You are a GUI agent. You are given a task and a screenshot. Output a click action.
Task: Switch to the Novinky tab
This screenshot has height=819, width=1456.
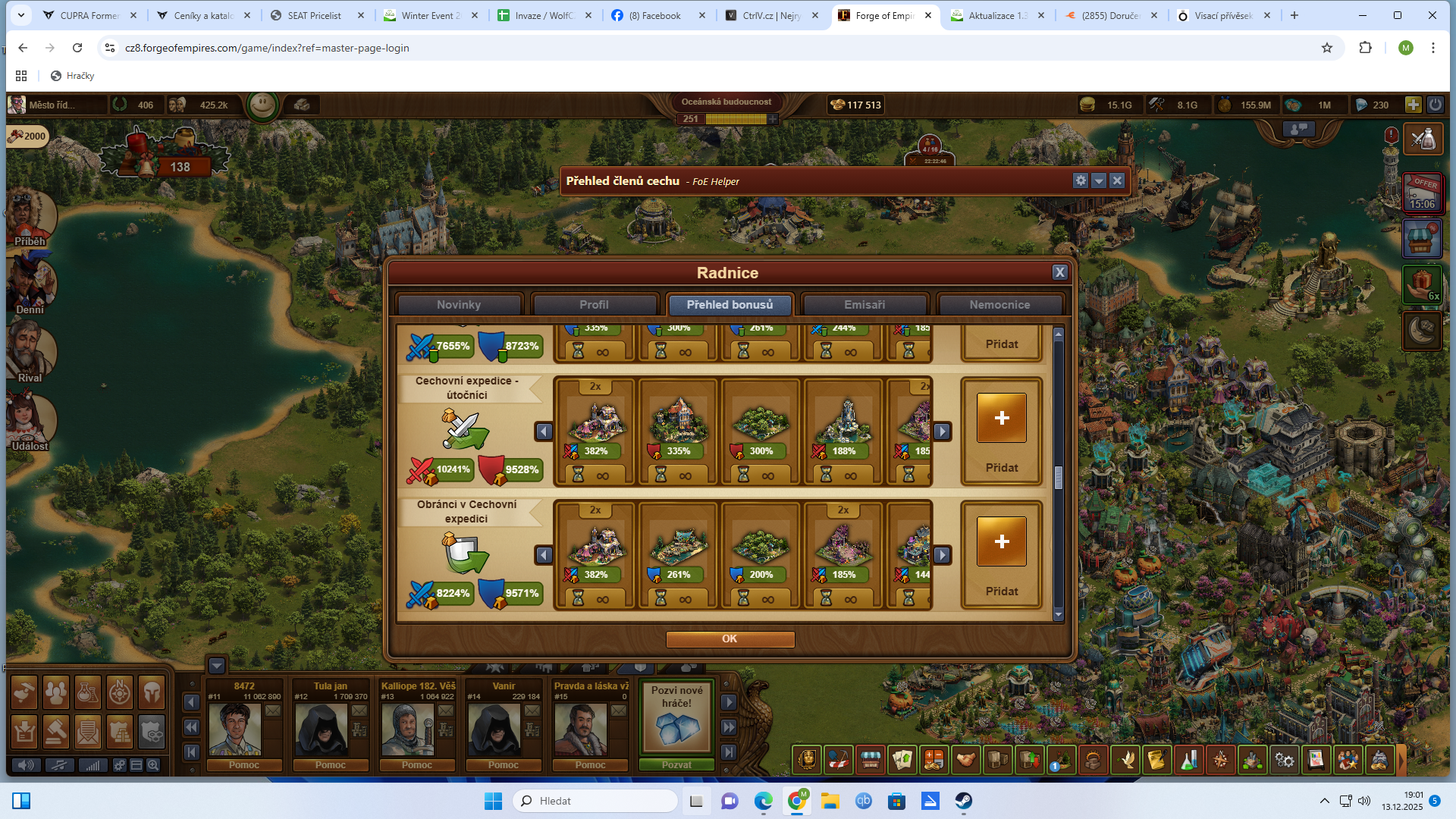click(459, 305)
